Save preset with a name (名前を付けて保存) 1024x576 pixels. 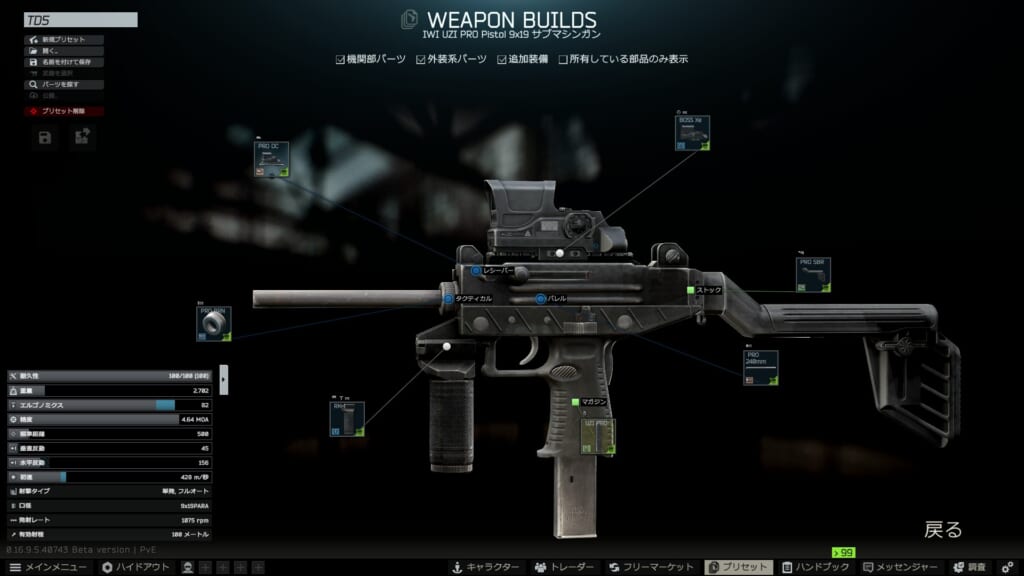(62, 62)
